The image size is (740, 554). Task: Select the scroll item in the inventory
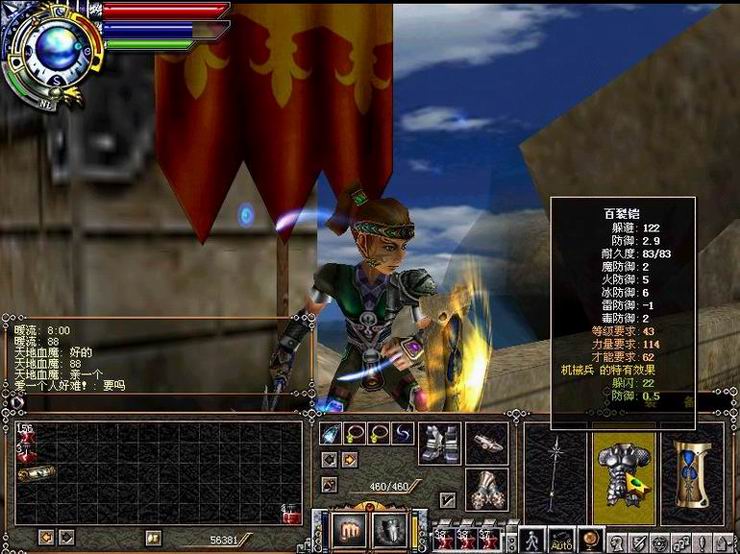coord(36,473)
